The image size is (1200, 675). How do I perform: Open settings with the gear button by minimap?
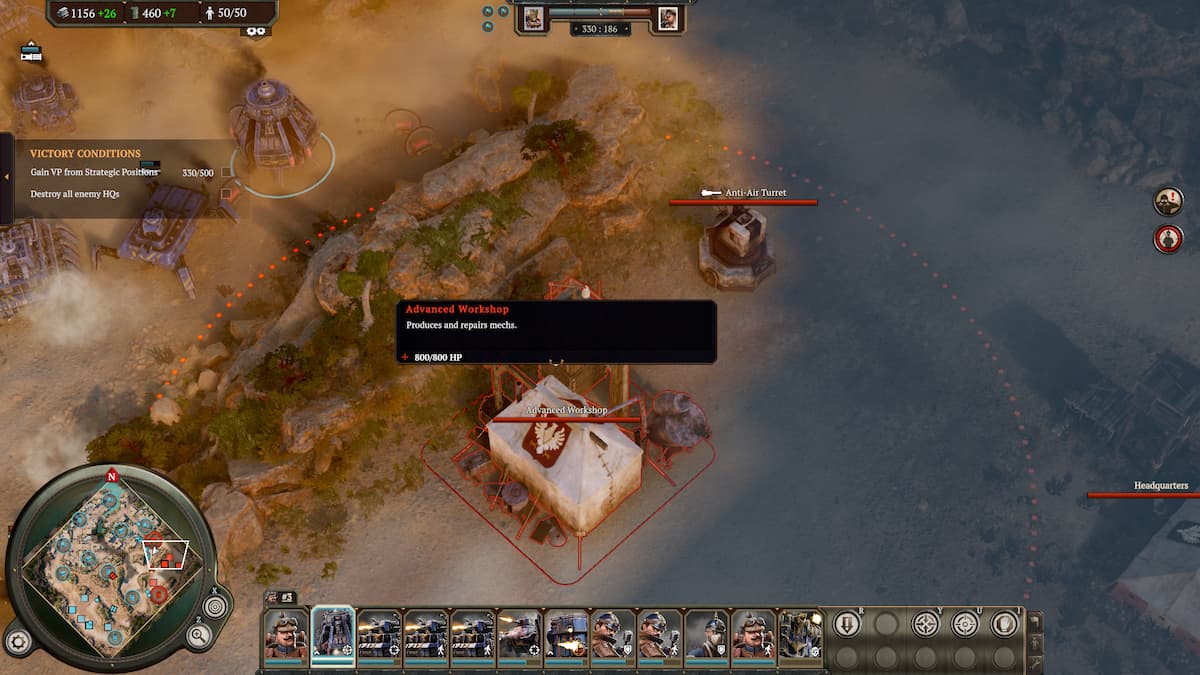16,641
